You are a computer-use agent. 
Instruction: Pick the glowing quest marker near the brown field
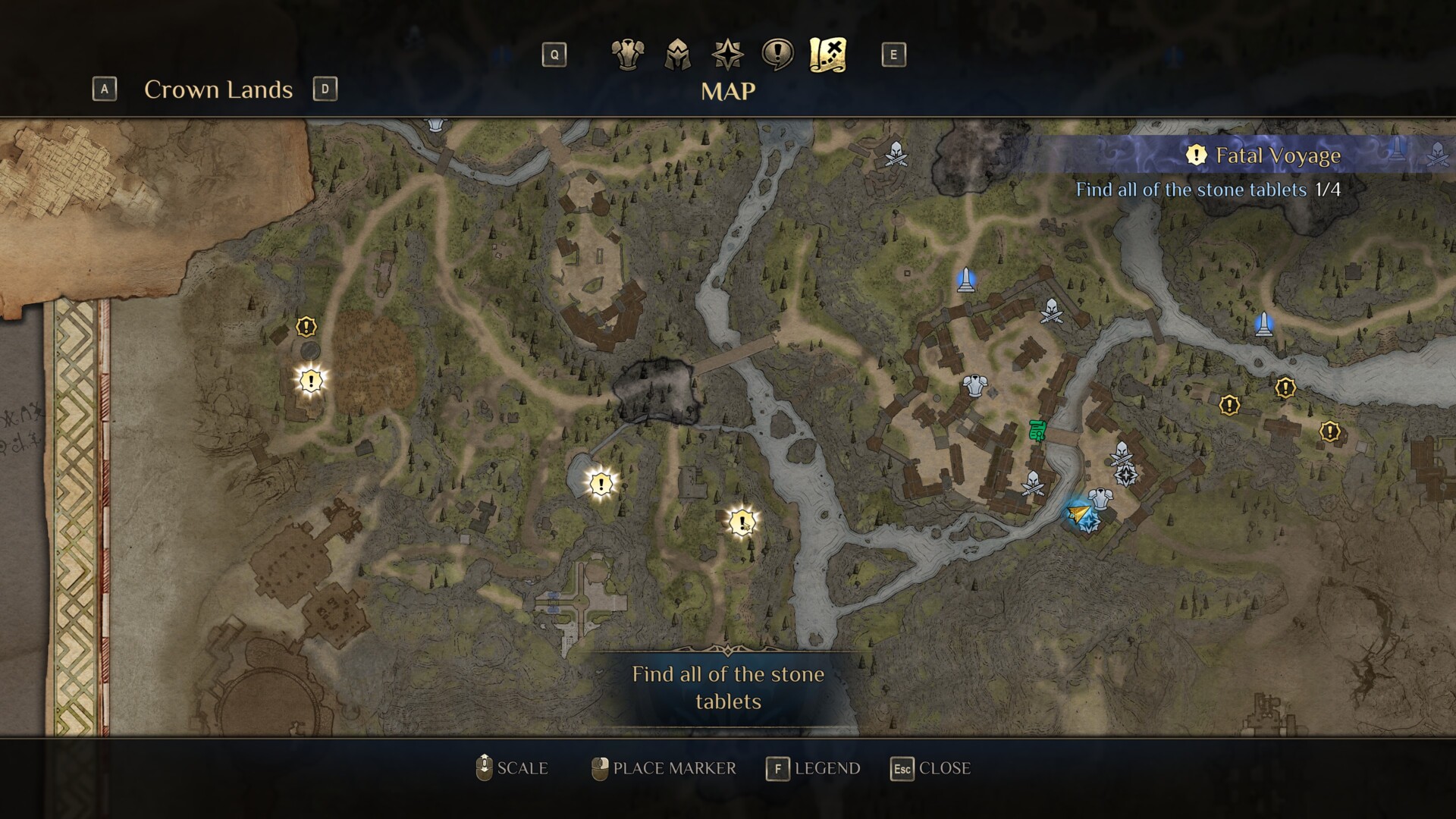[x=310, y=380]
